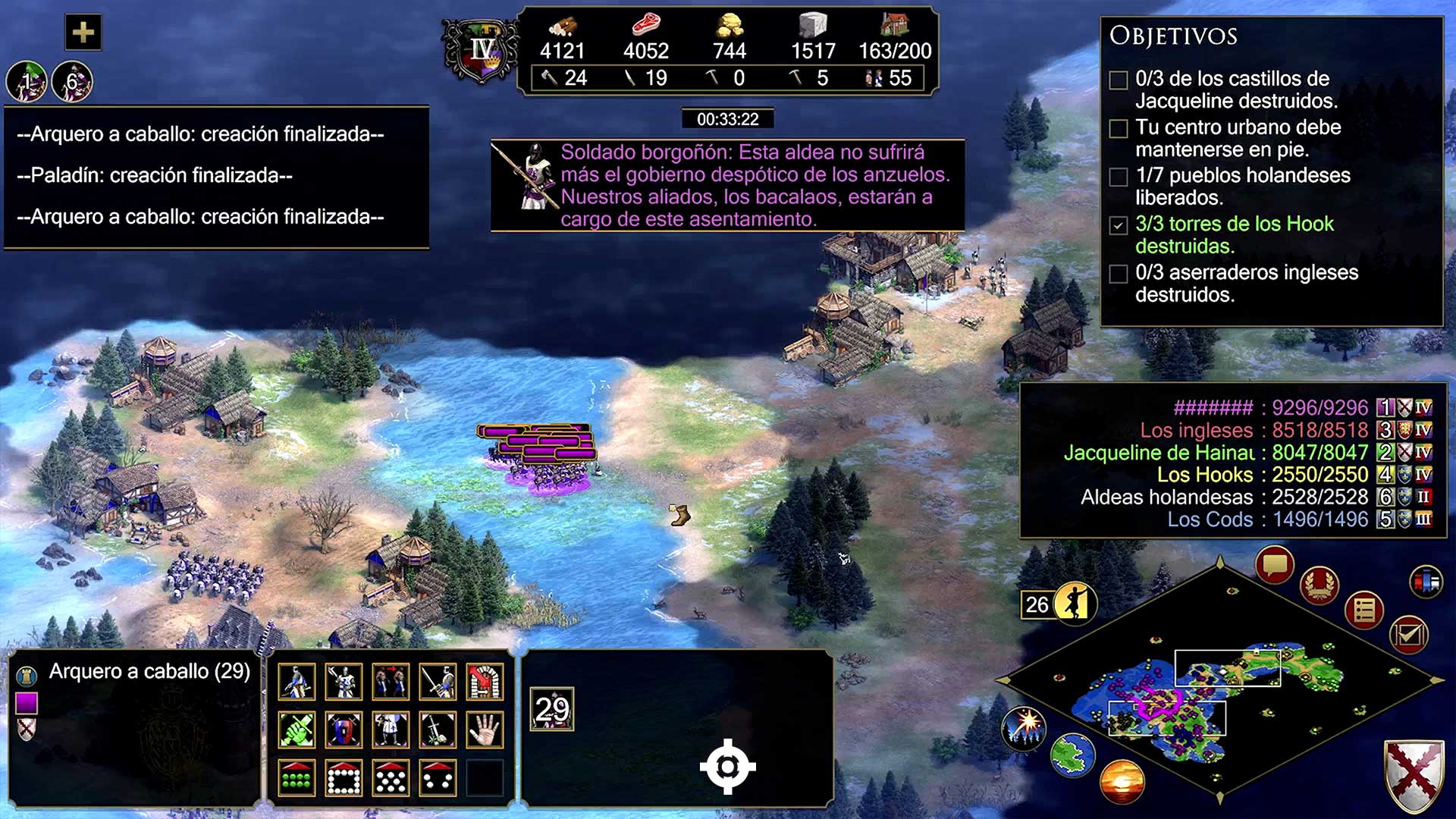
Task: Click the Burgundian cross shield emblem
Action: click(1414, 775)
